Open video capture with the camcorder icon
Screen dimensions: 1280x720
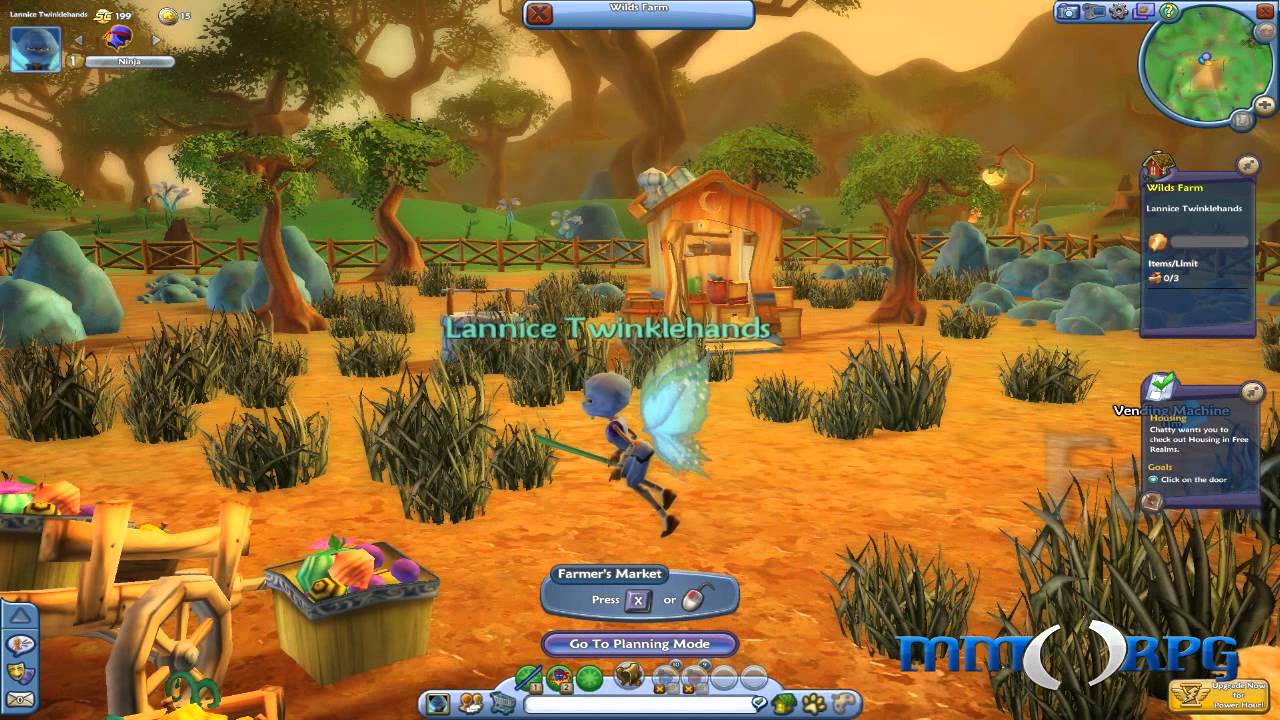coord(1094,12)
